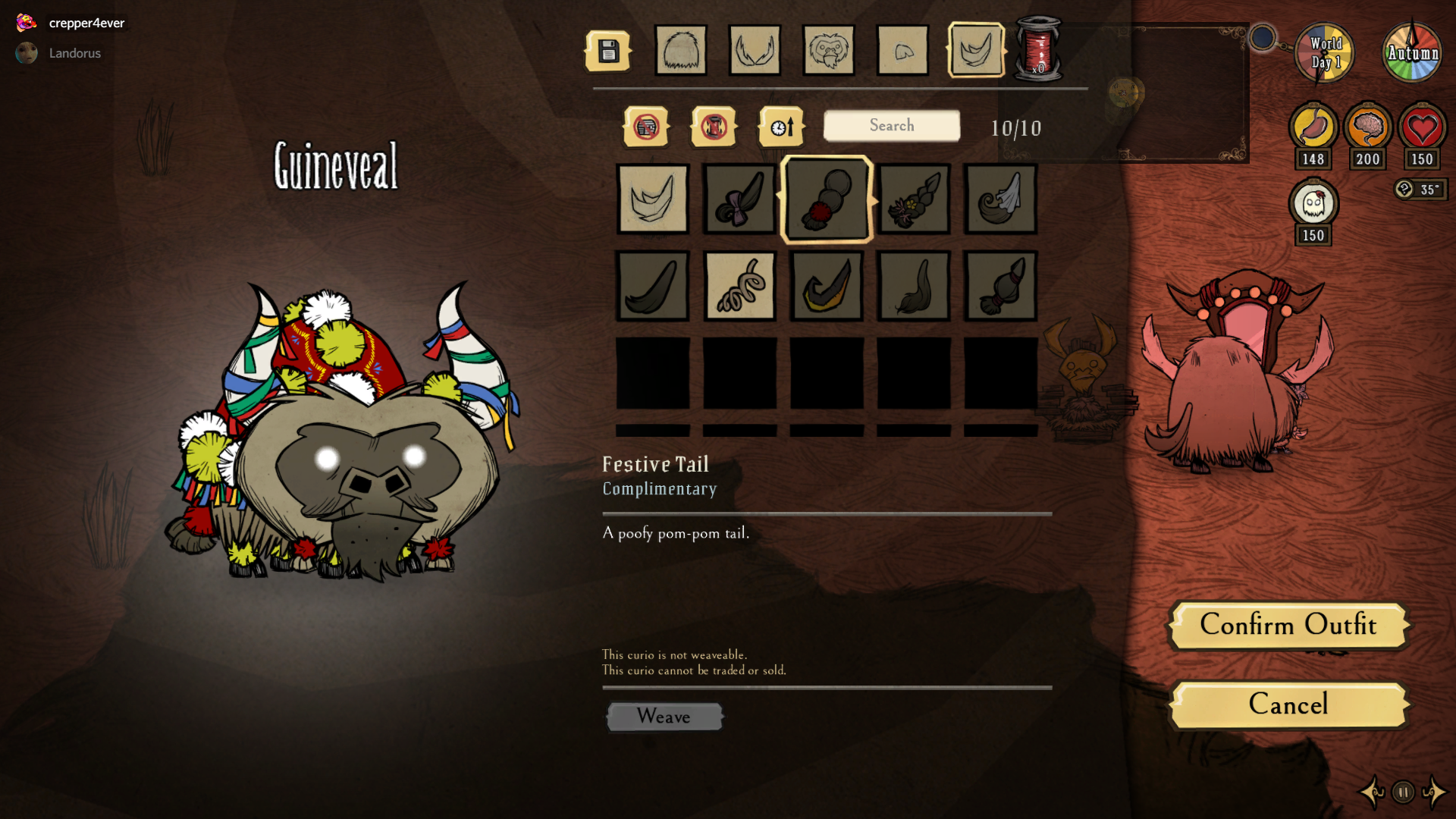This screenshot has height=819, width=1456.
Task: Click the Weave button
Action: [x=664, y=717]
